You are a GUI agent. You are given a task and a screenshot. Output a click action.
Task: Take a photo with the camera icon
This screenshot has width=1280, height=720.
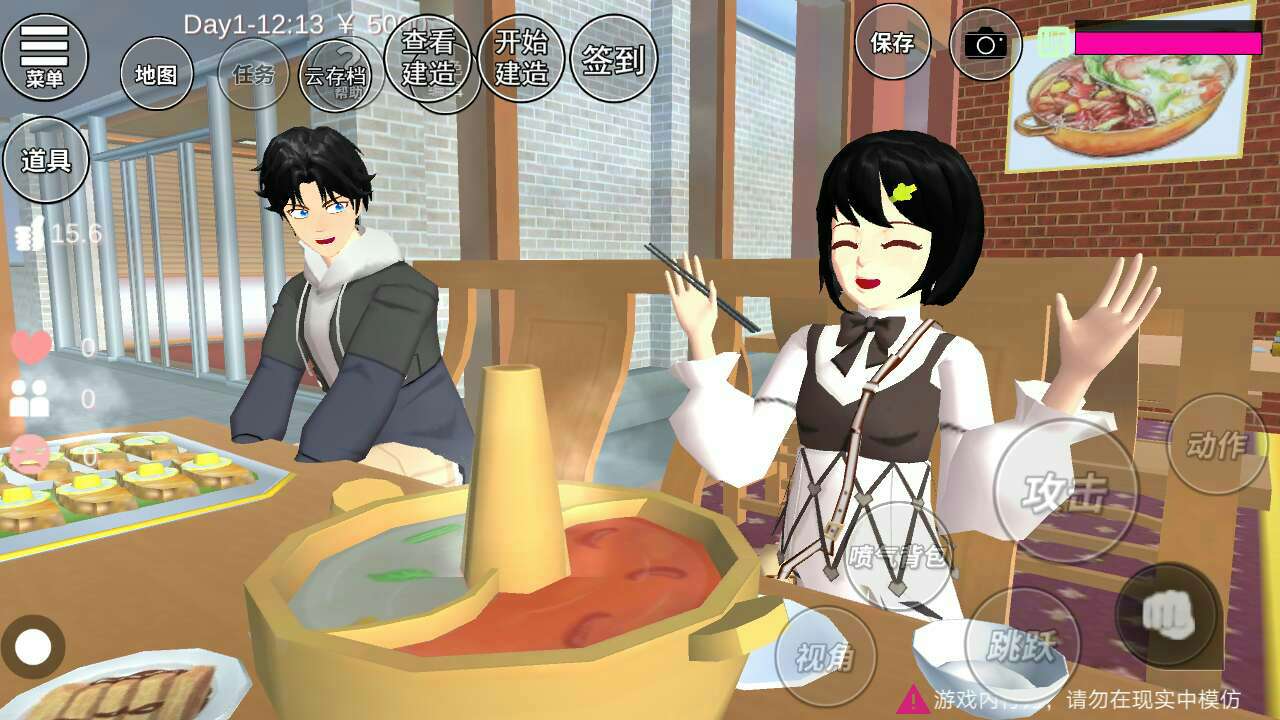[x=985, y=44]
